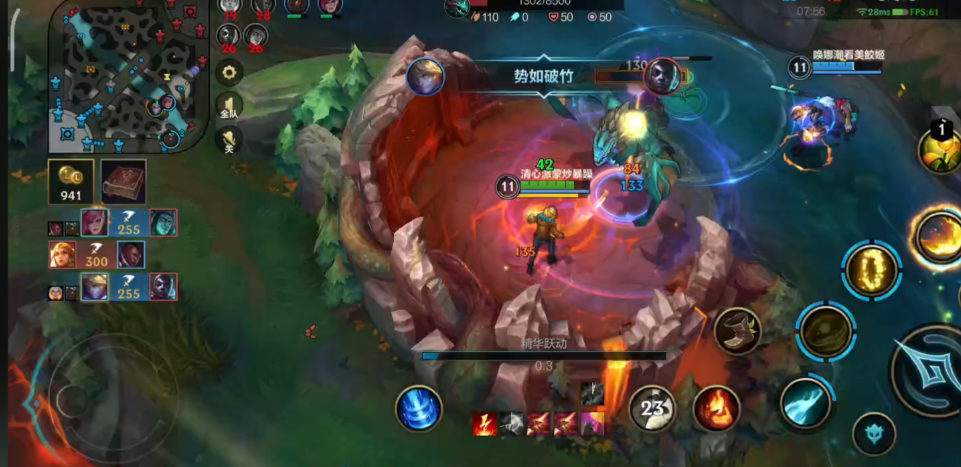This screenshot has width=961, height=467.
Task: Select the summoner spell showing 23 cooldown
Action: (652, 408)
